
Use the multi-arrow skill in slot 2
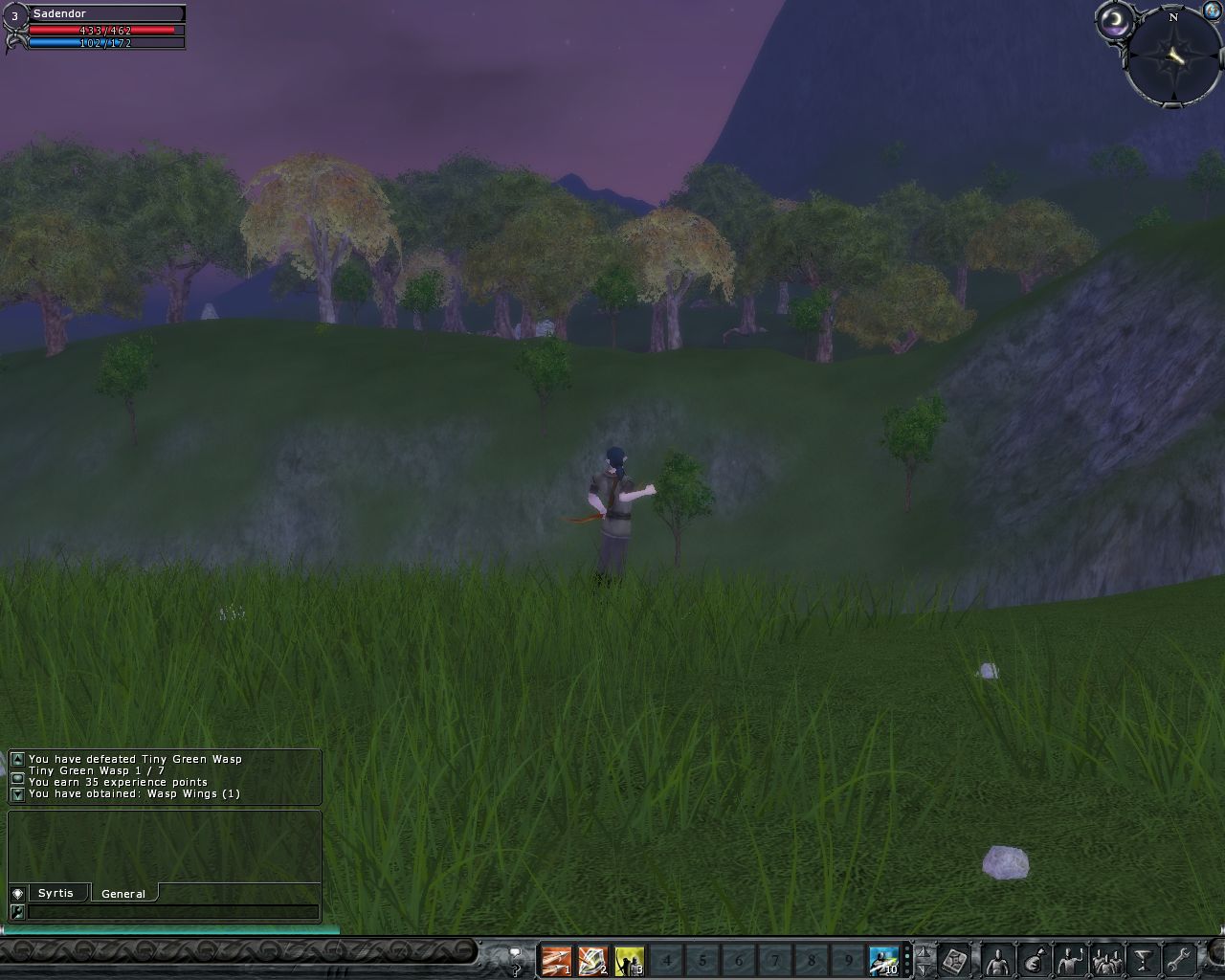(x=592, y=960)
